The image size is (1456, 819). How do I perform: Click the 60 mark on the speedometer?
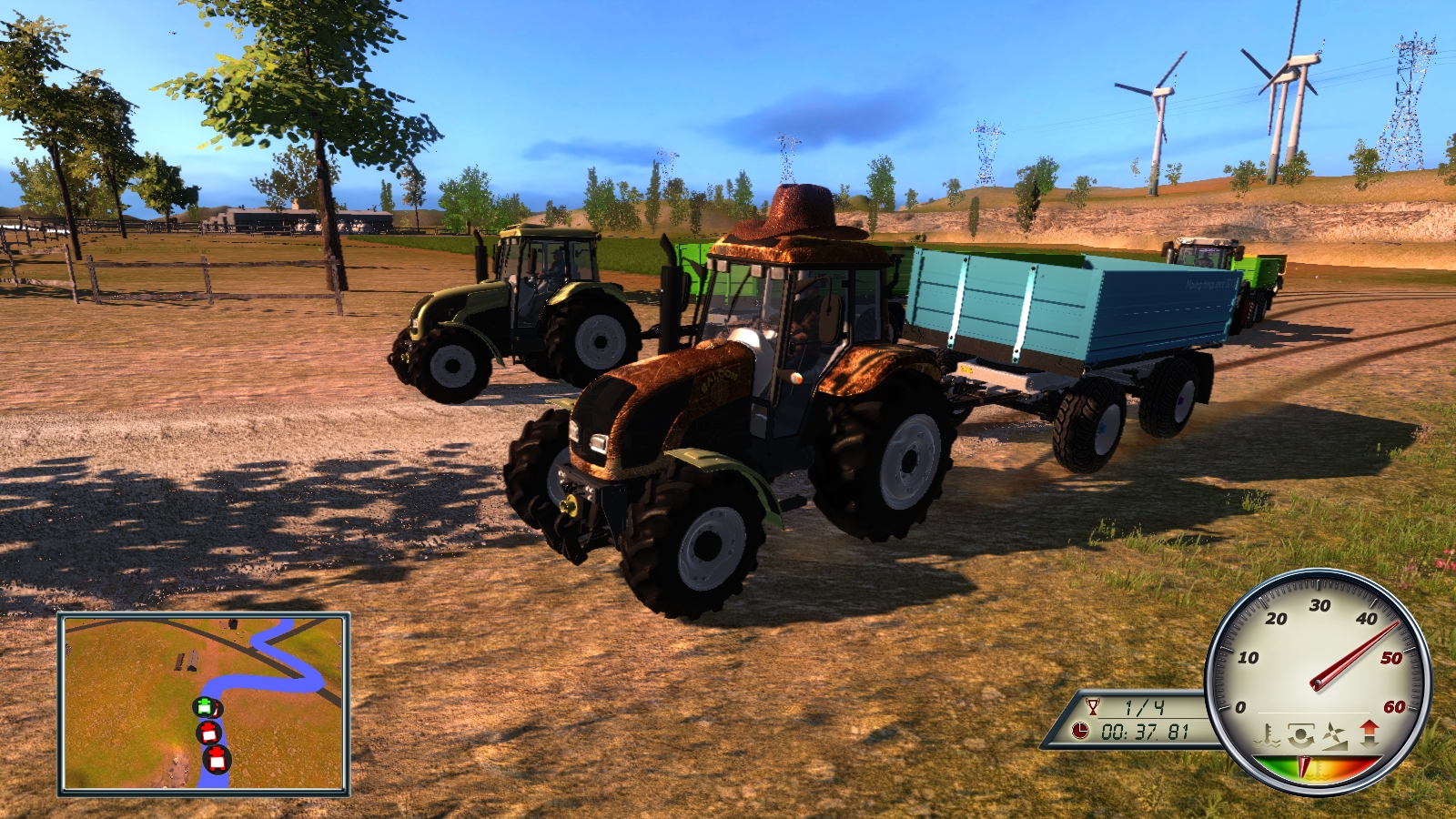(x=1396, y=706)
